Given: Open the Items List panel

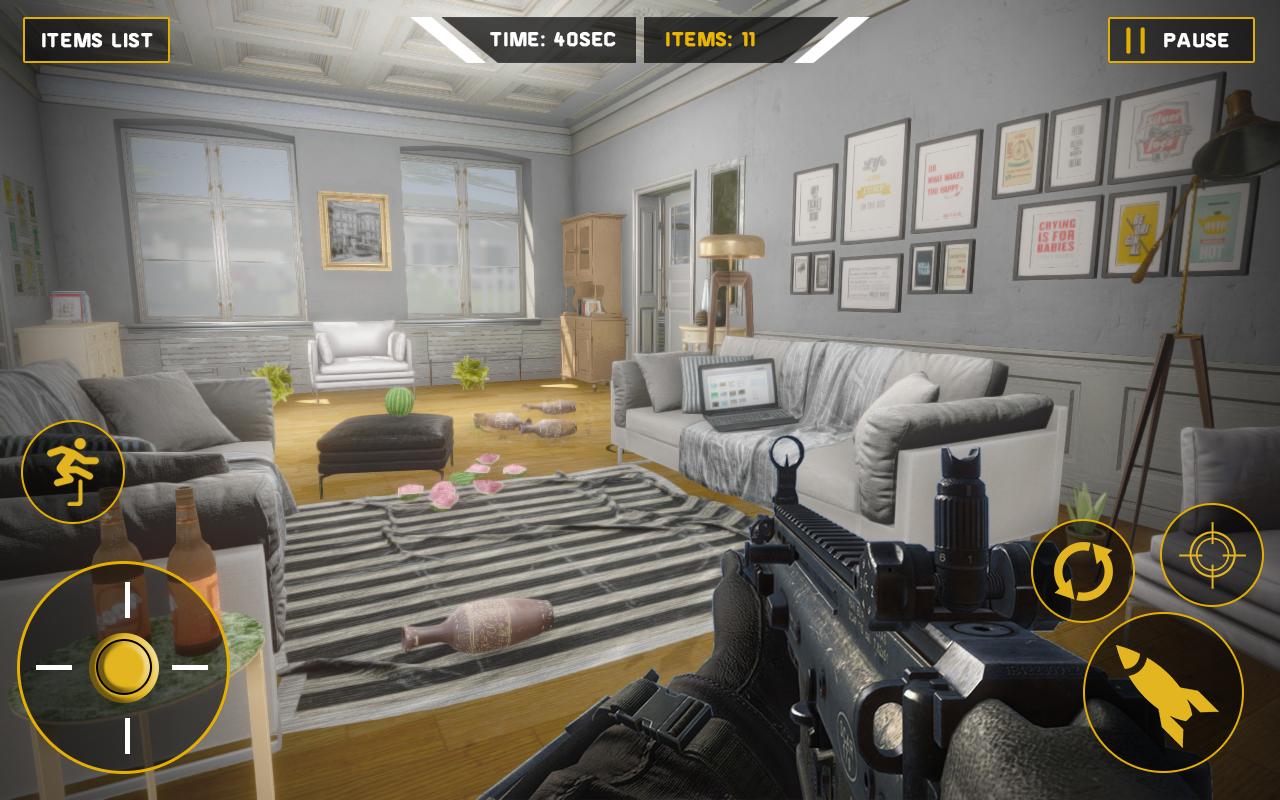Looking at the screenshot, I should (x=97, y=40).
